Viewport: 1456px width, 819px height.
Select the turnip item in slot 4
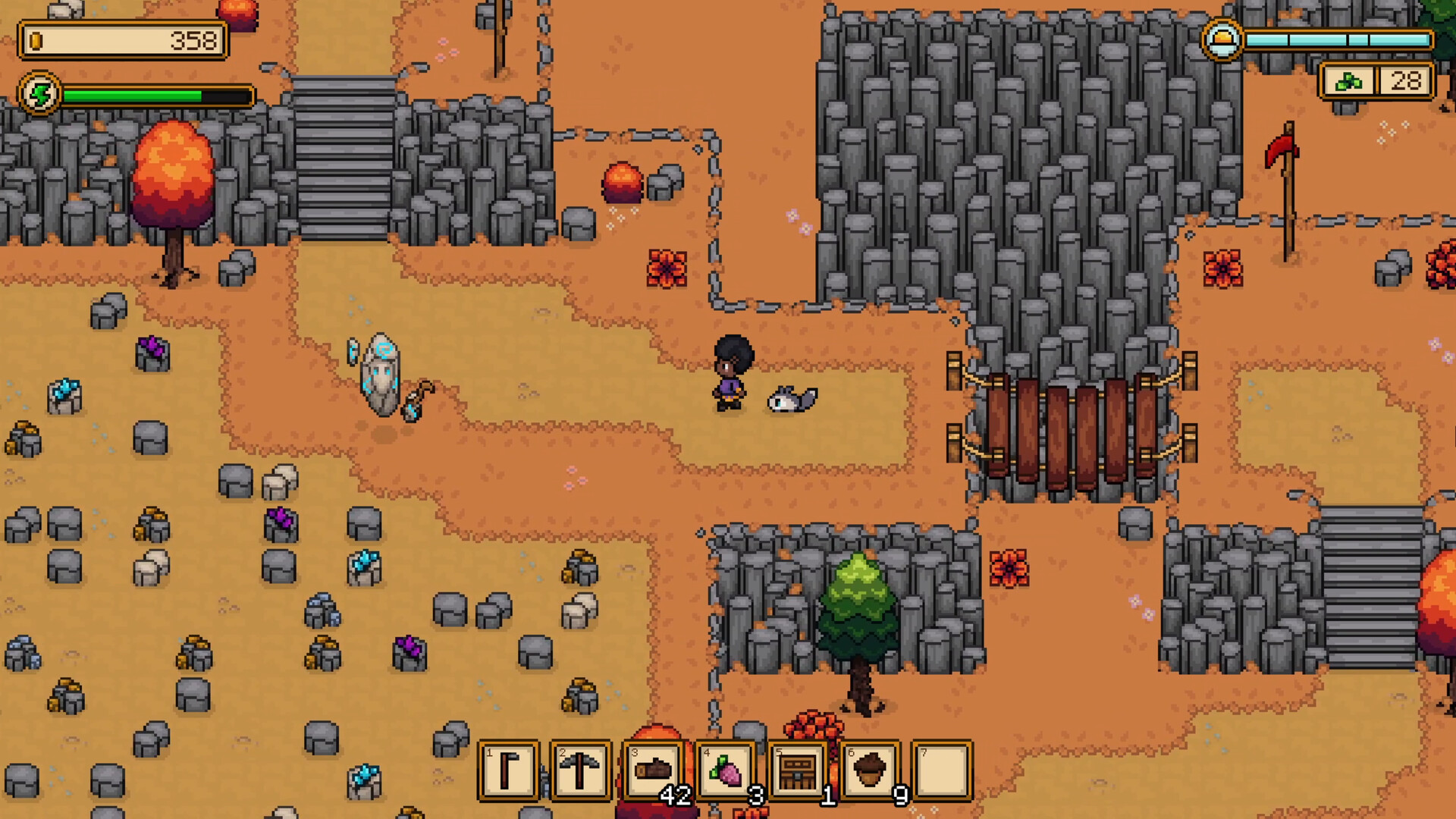coord(728,770)
